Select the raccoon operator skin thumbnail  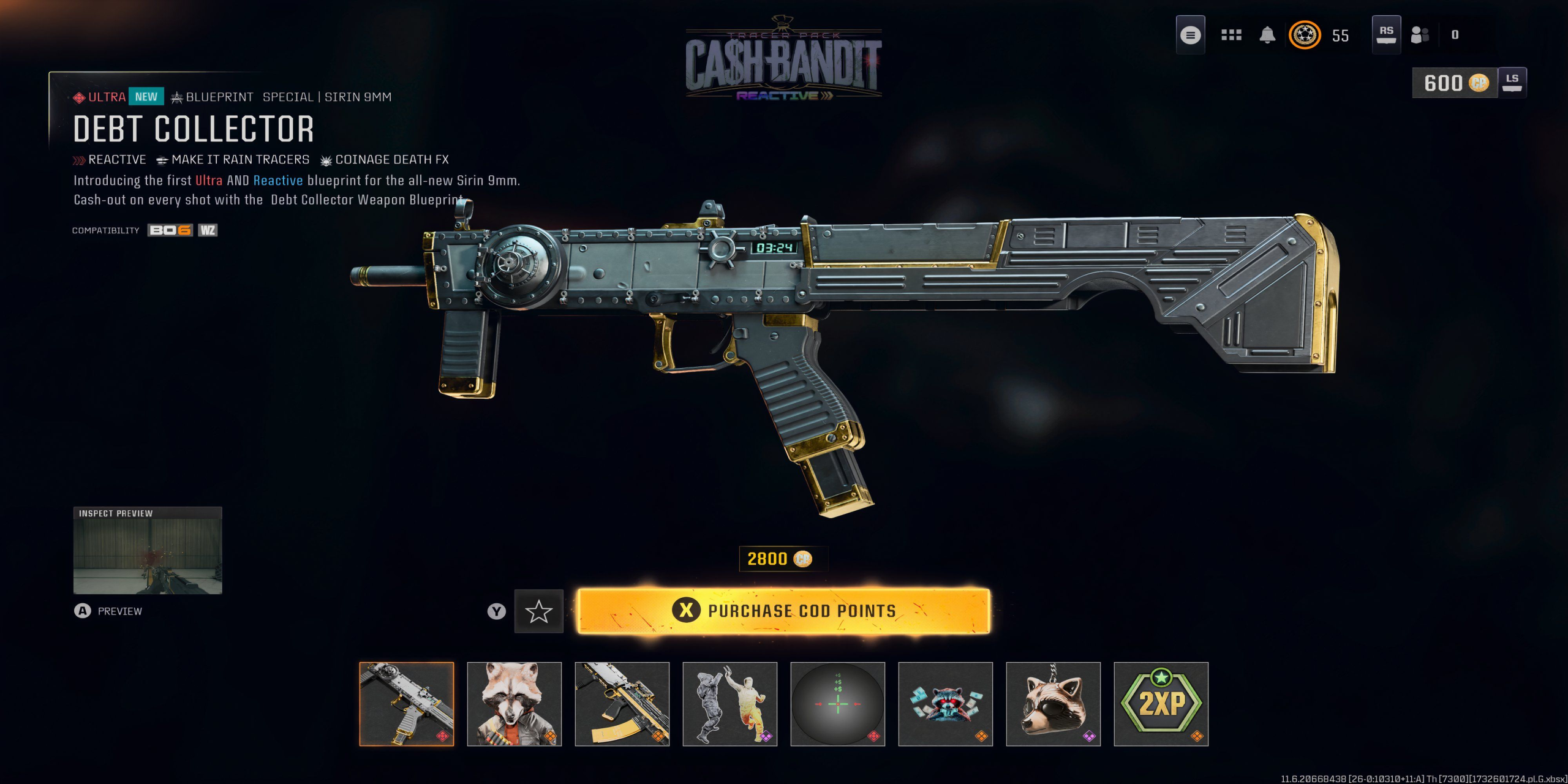[x=514, y=704]
